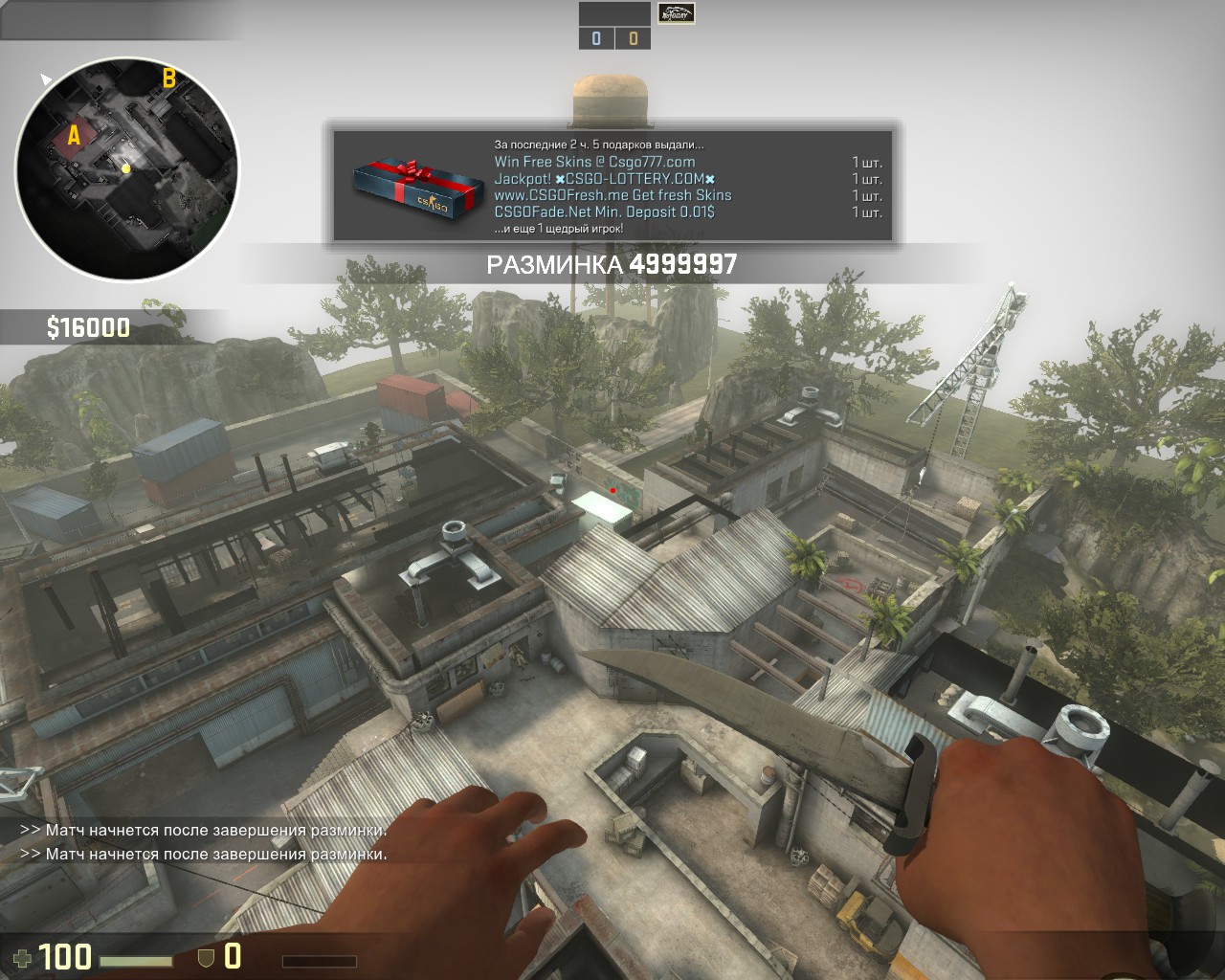
Task: Click the 'www.CSGOFresh.me Get fresh Skins' row
Action: (x=612, y=195)
